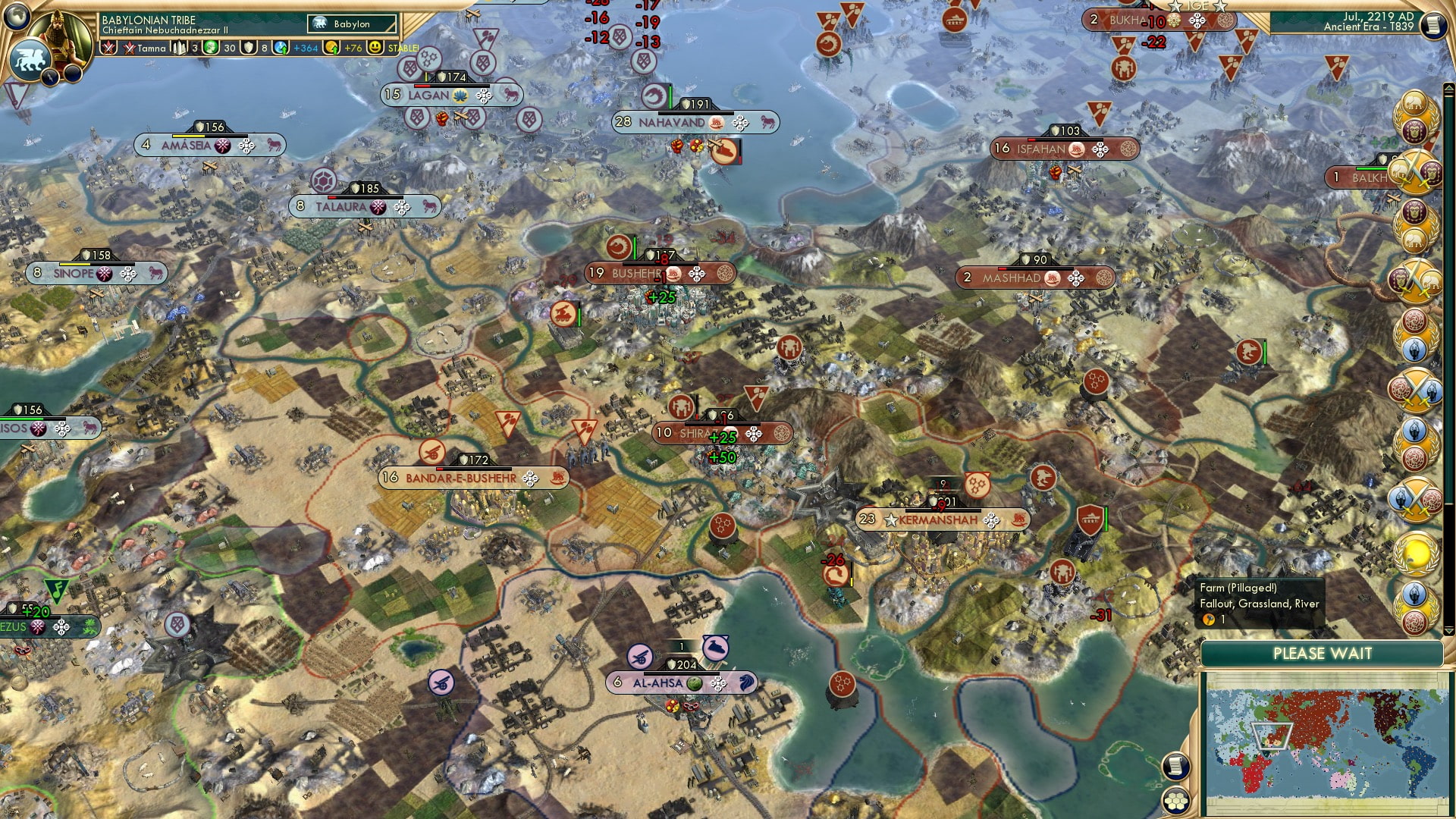Click the happiness smiley labeled STABLE
Screen dimensions: 1456x819
375,47
